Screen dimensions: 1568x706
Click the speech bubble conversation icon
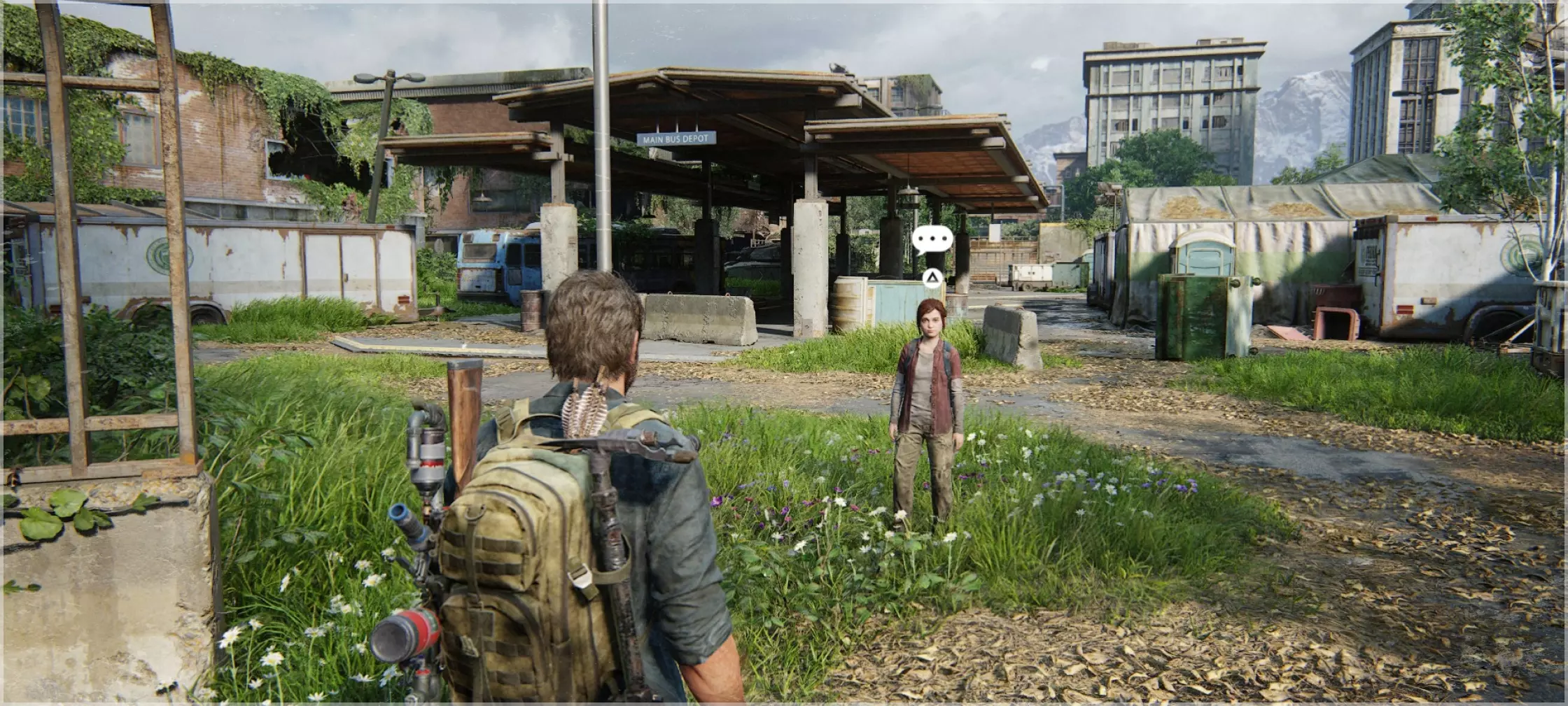click(x=932, y=239)
